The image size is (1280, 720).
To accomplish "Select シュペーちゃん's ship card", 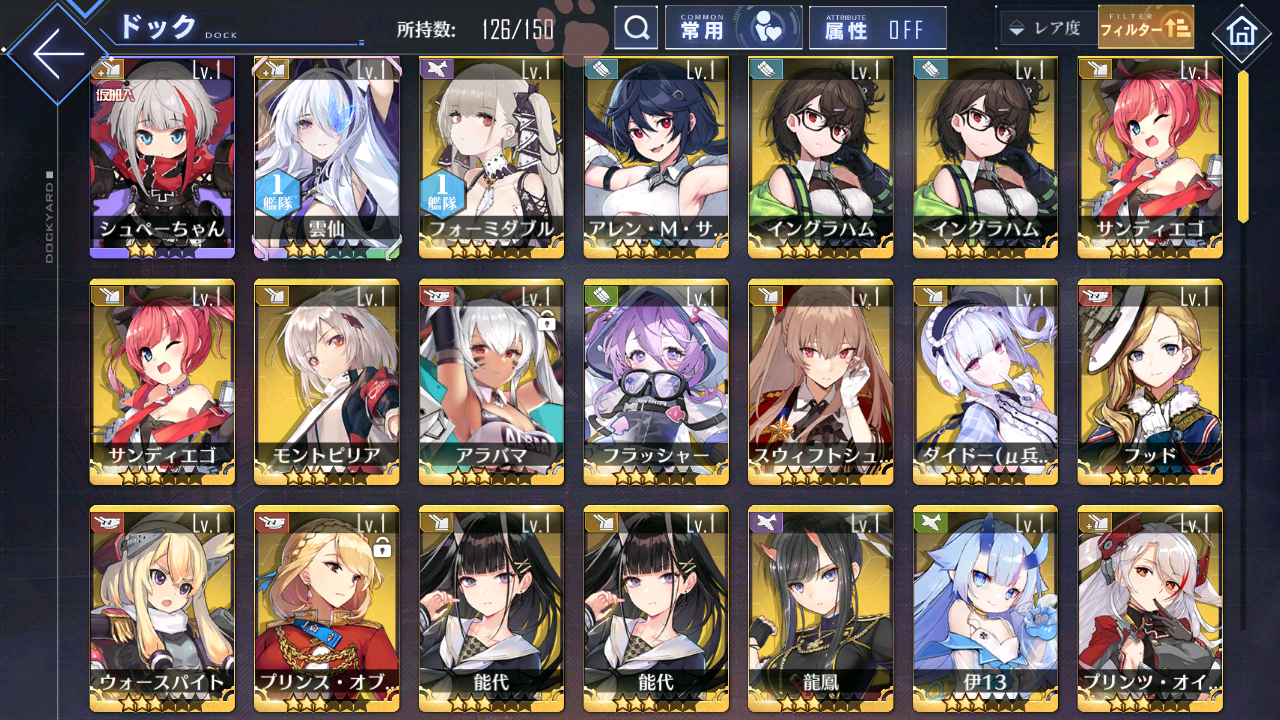I will [160, 155].
